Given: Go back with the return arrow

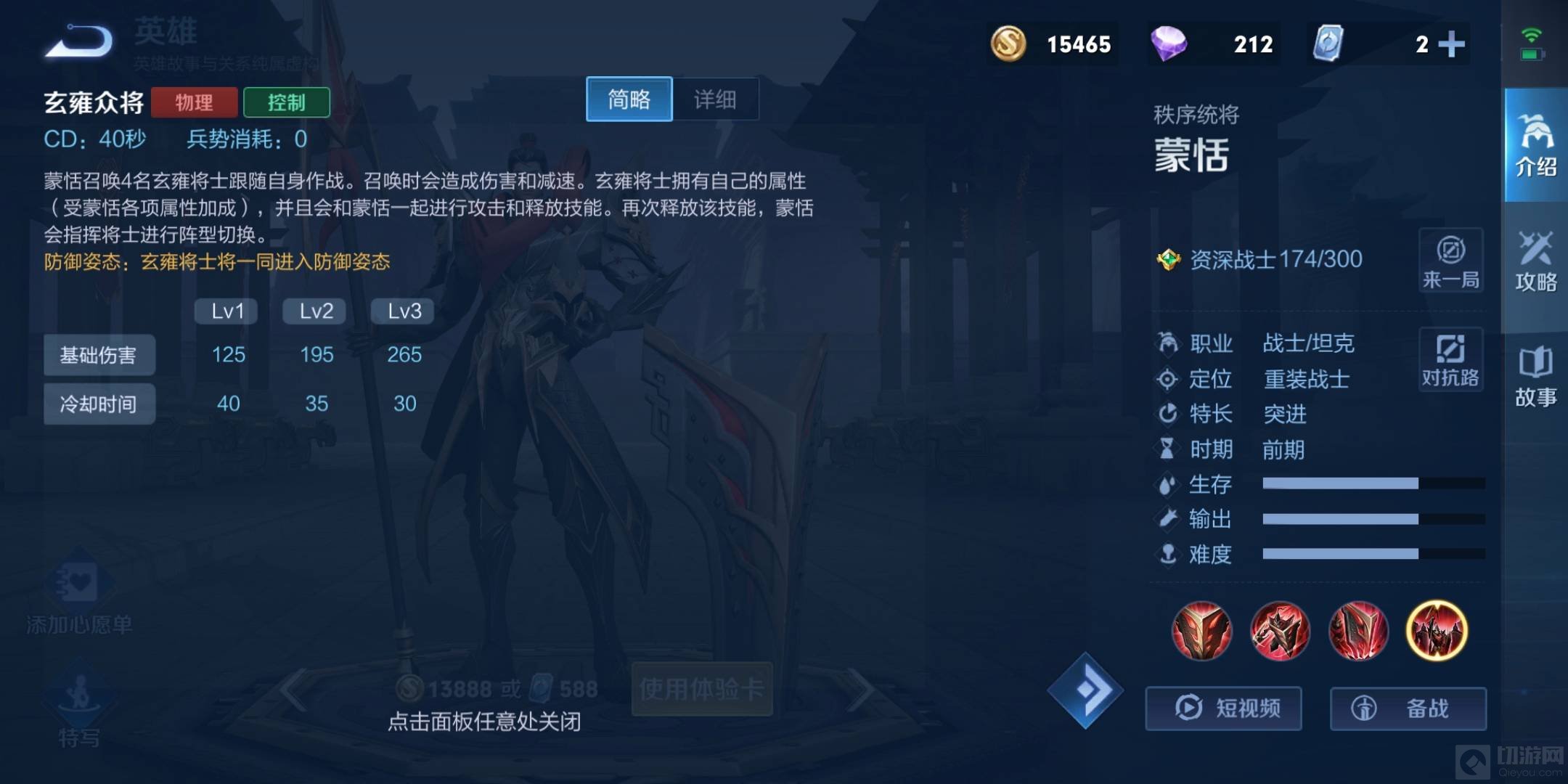Looking at the screenshot, I should (80, 41).
